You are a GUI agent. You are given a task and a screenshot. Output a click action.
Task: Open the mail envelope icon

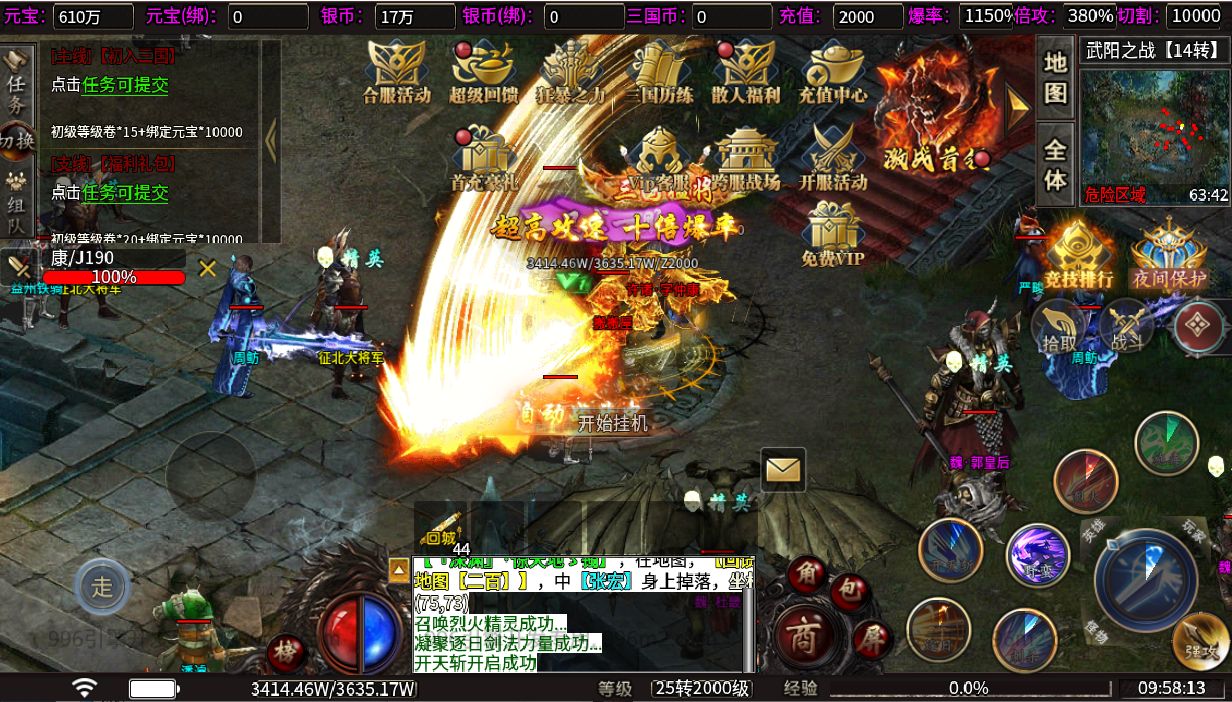coord(783,468)
